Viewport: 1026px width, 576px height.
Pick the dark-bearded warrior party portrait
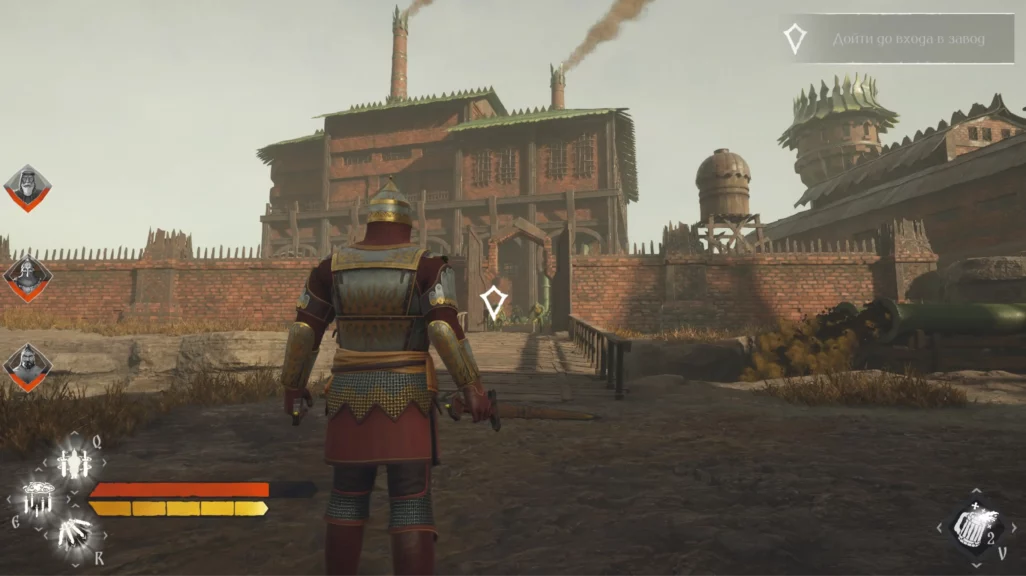click(x=27, y=366)
